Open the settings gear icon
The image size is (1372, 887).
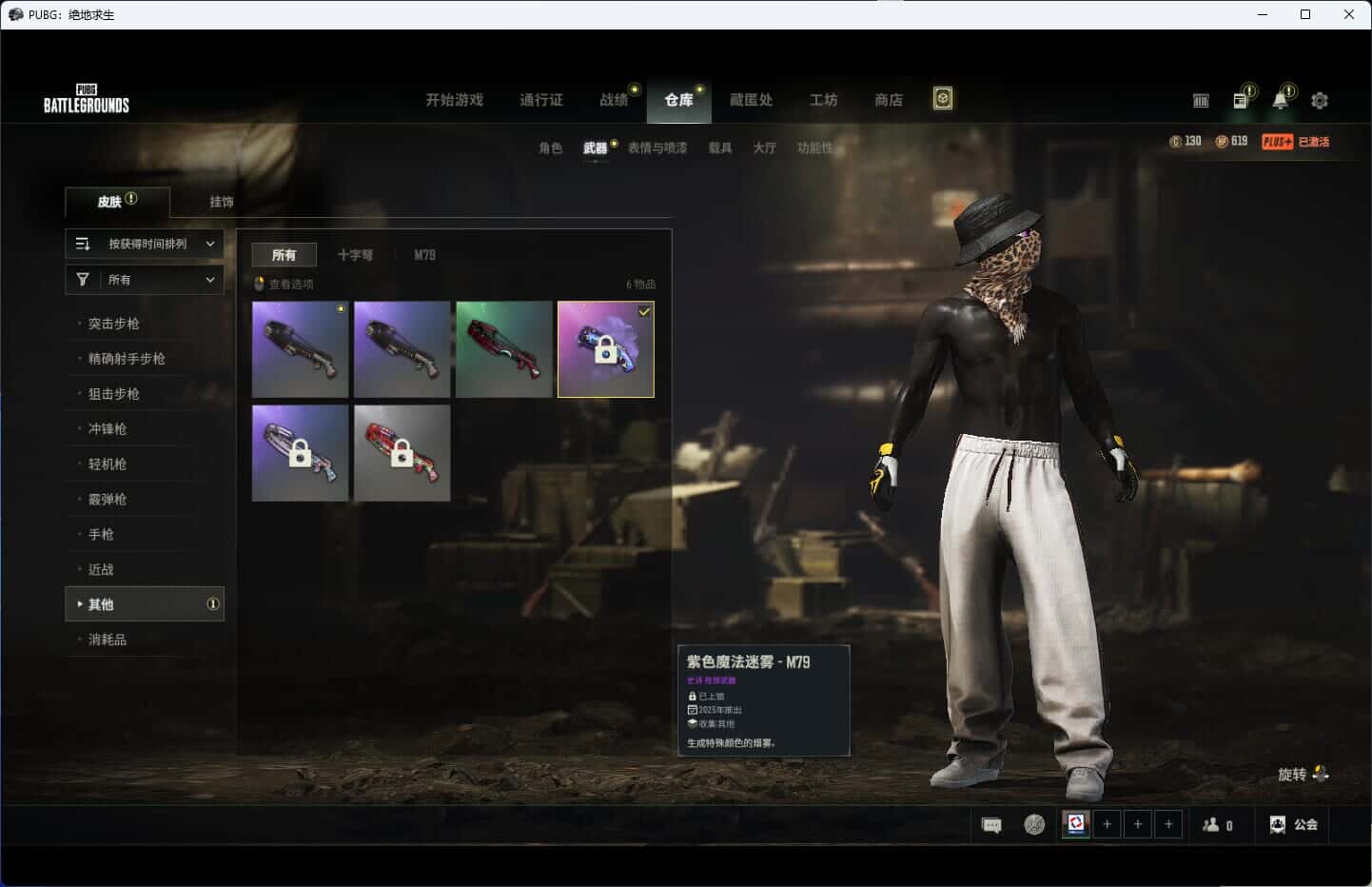(1319, 100)
